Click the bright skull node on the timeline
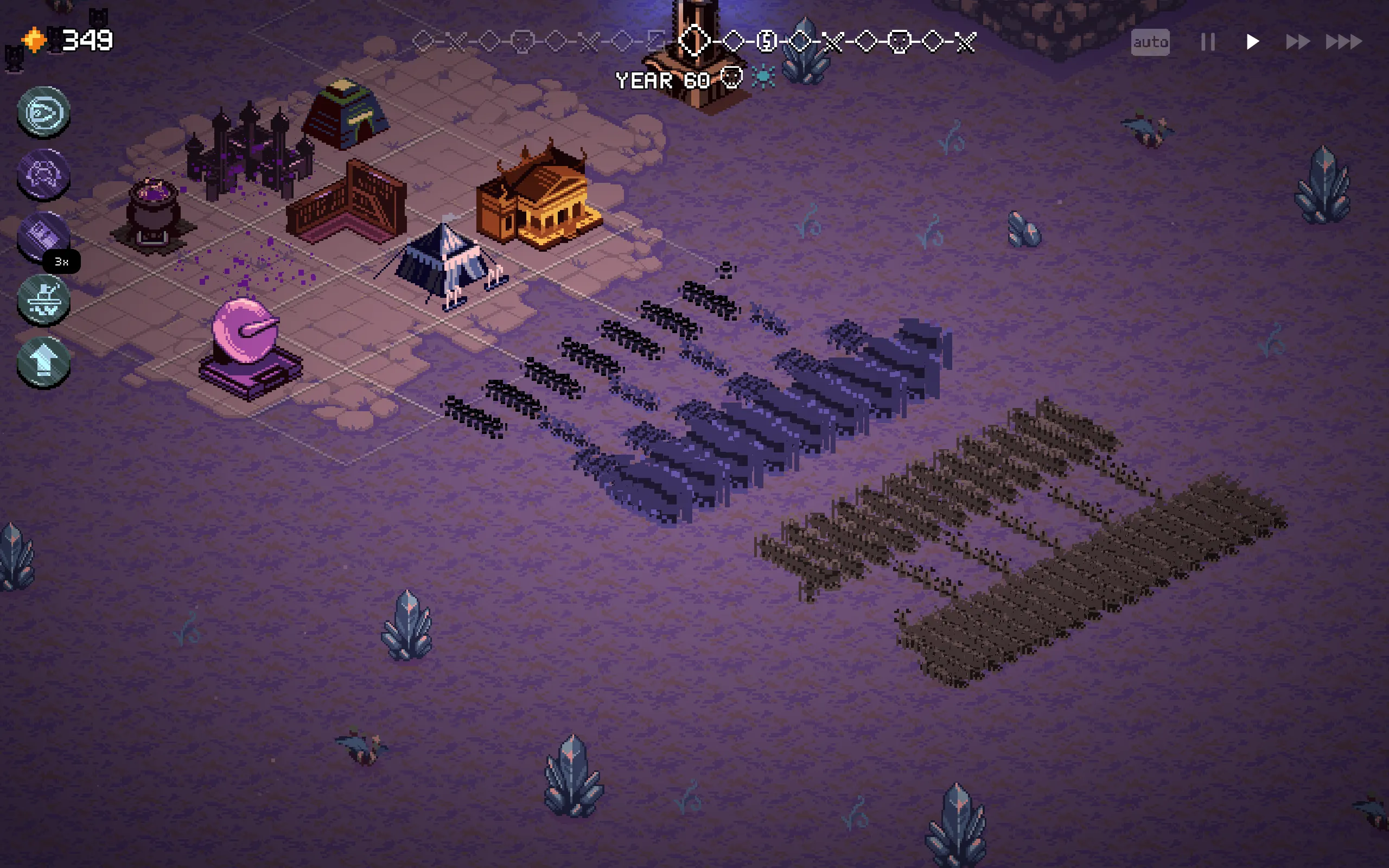This screenshot has height=868, width=1389. [900, 41]
